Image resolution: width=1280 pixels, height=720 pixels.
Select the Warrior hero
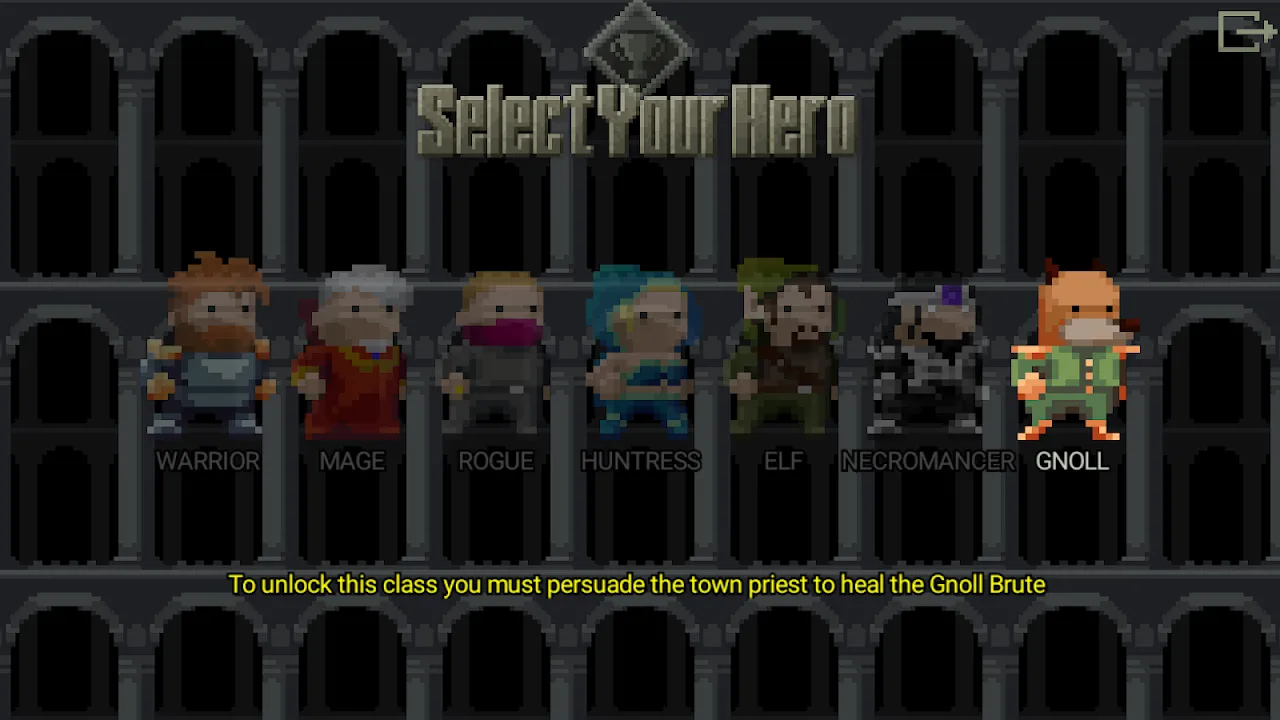click(x=208, y=350)
